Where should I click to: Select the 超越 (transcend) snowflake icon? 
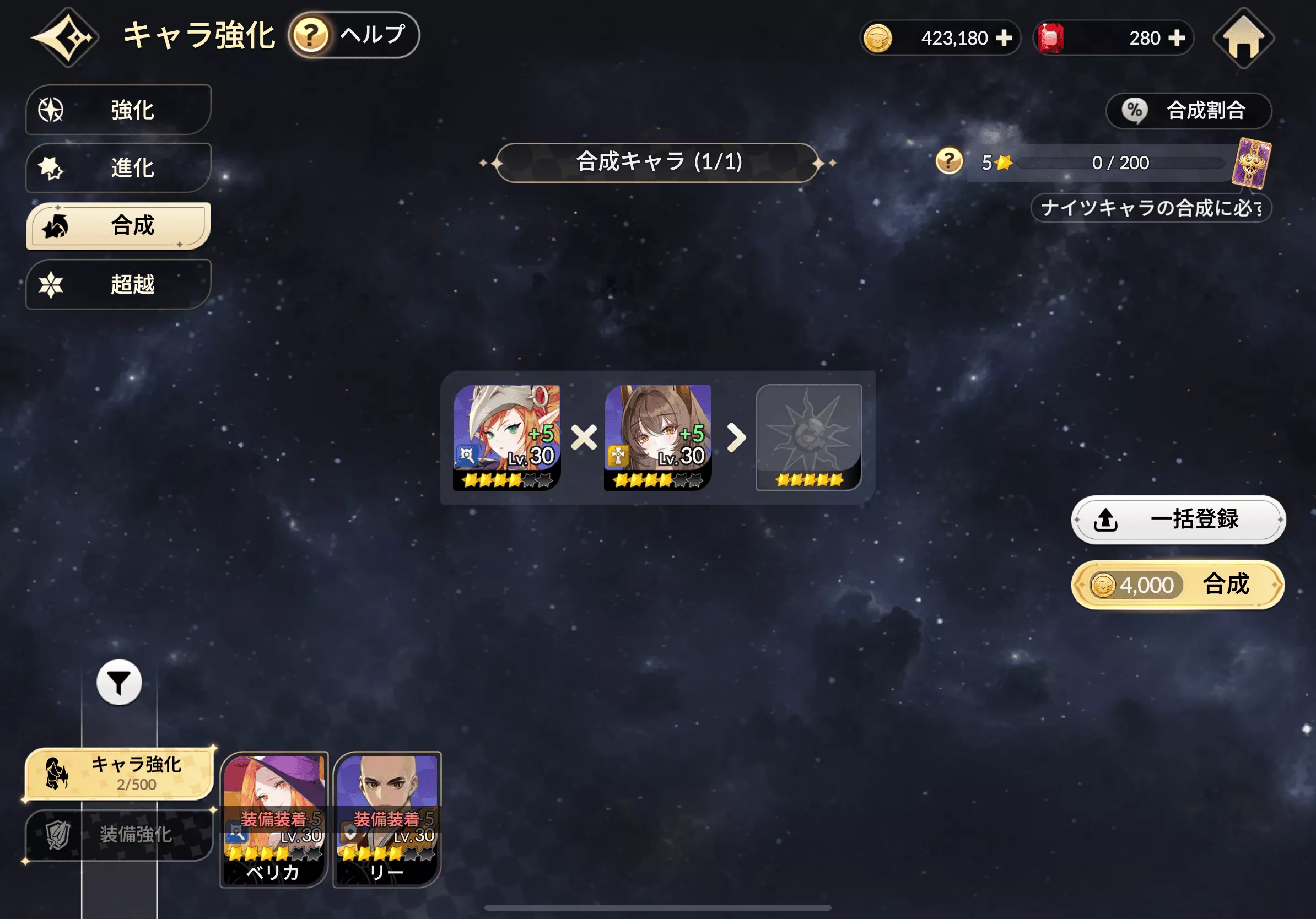53,285
